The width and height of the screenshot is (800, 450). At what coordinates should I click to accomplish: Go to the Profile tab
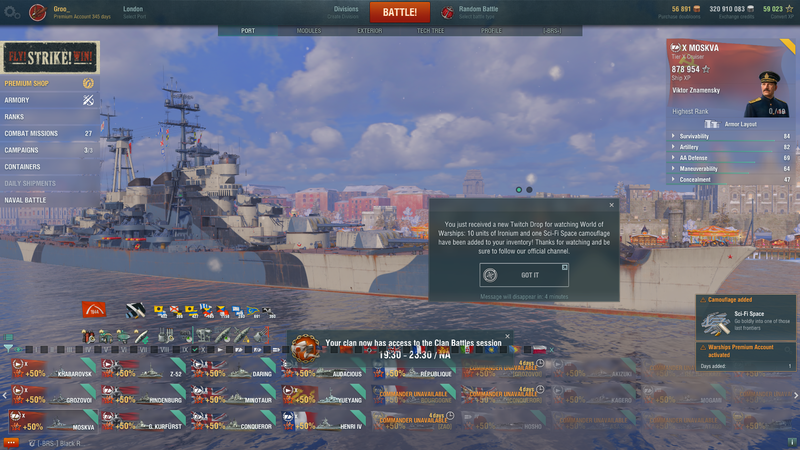(491, 31)
